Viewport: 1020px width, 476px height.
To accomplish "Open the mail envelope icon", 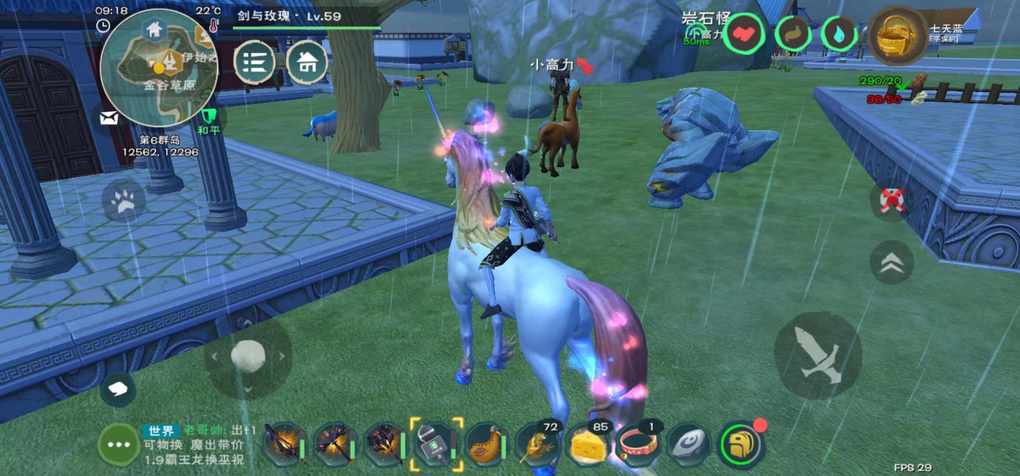I will coord(108,118).
